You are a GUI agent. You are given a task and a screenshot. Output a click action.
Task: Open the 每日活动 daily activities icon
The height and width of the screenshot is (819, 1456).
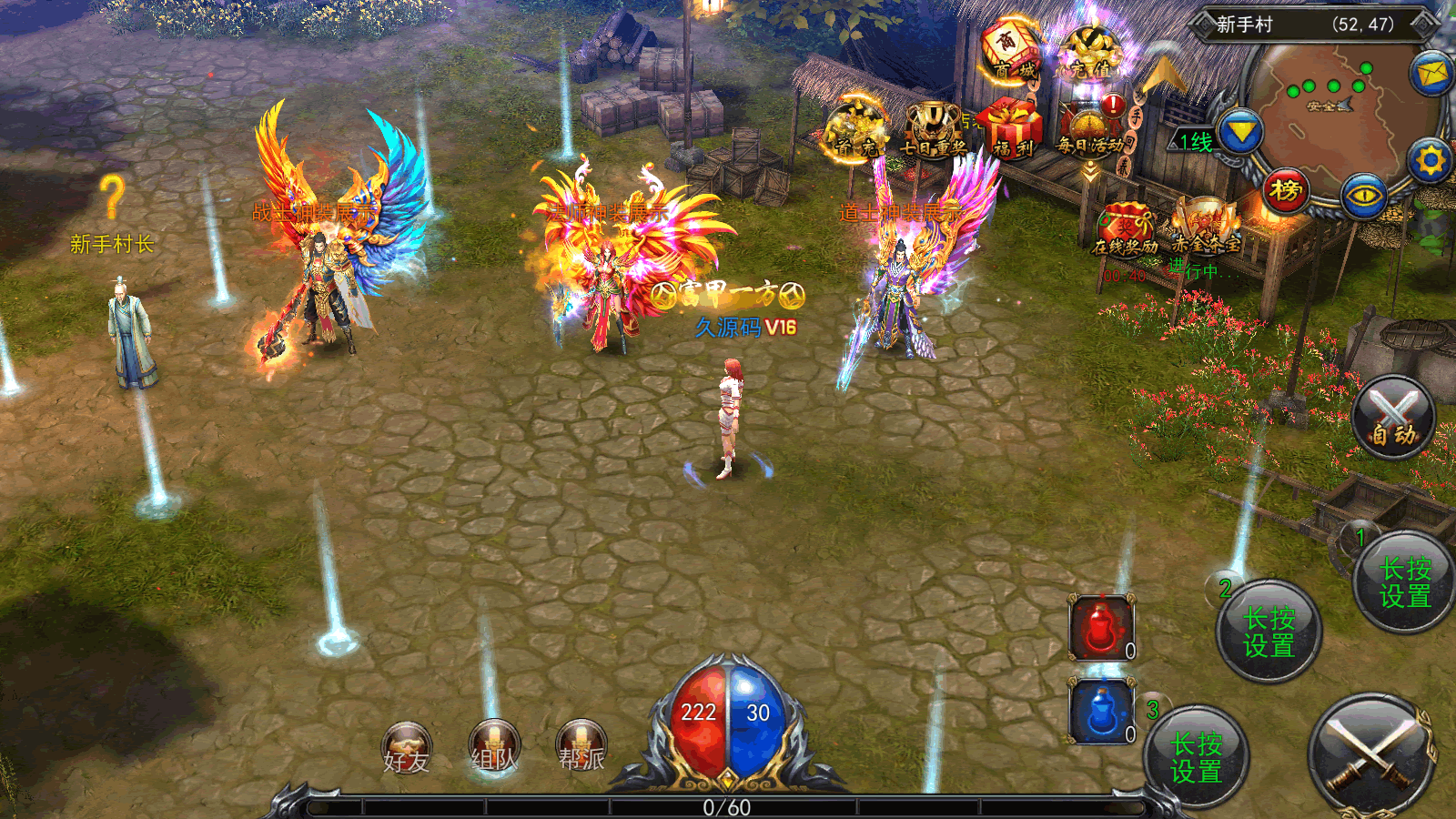(x=1090, y=129)
